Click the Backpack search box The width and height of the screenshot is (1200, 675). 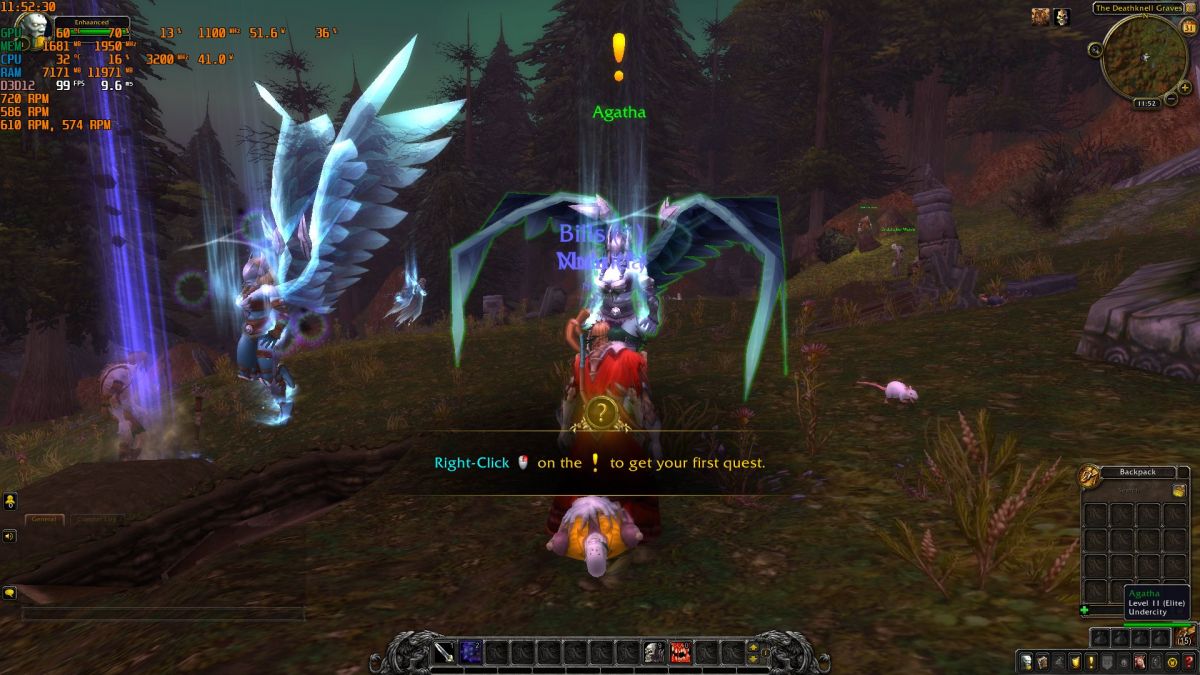tap(1127, 490)
